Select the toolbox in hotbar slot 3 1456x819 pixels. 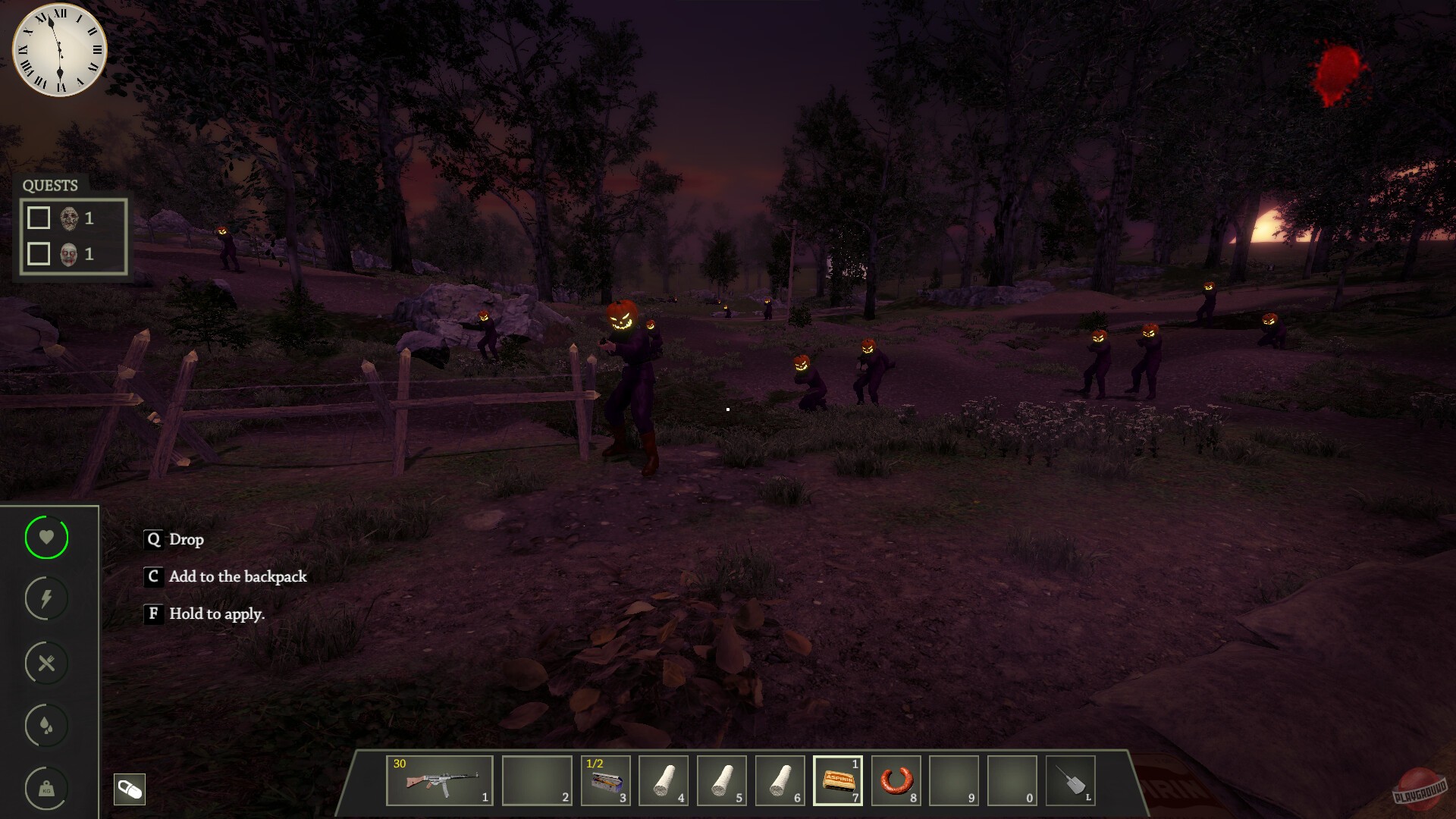tap(606, 780)
